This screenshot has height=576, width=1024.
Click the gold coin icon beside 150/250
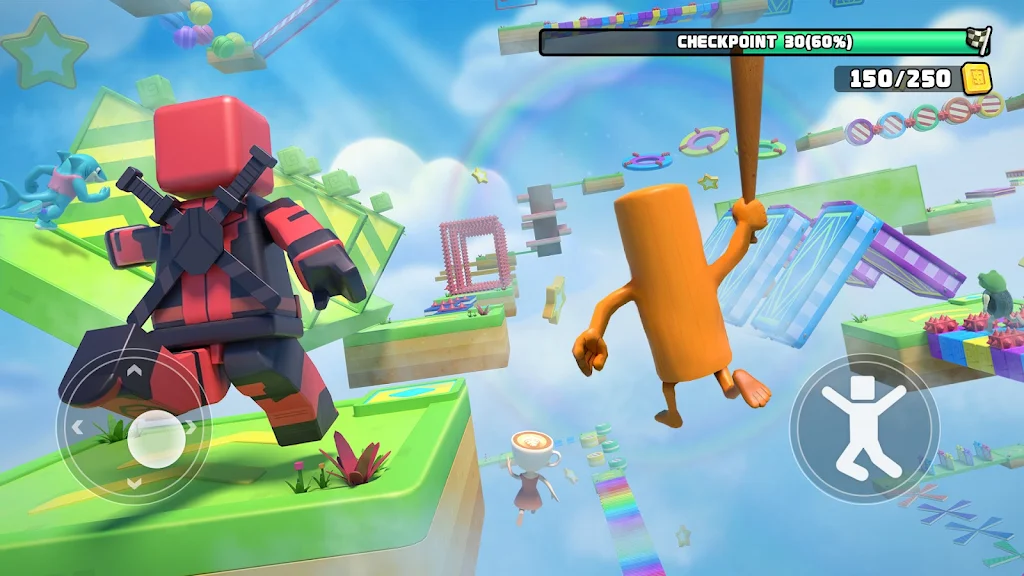pos(976,77)
